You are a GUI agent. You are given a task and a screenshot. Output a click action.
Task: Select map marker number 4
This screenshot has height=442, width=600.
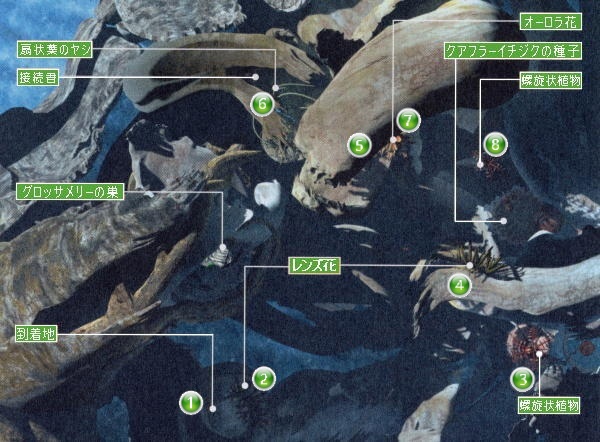(460, 285)
